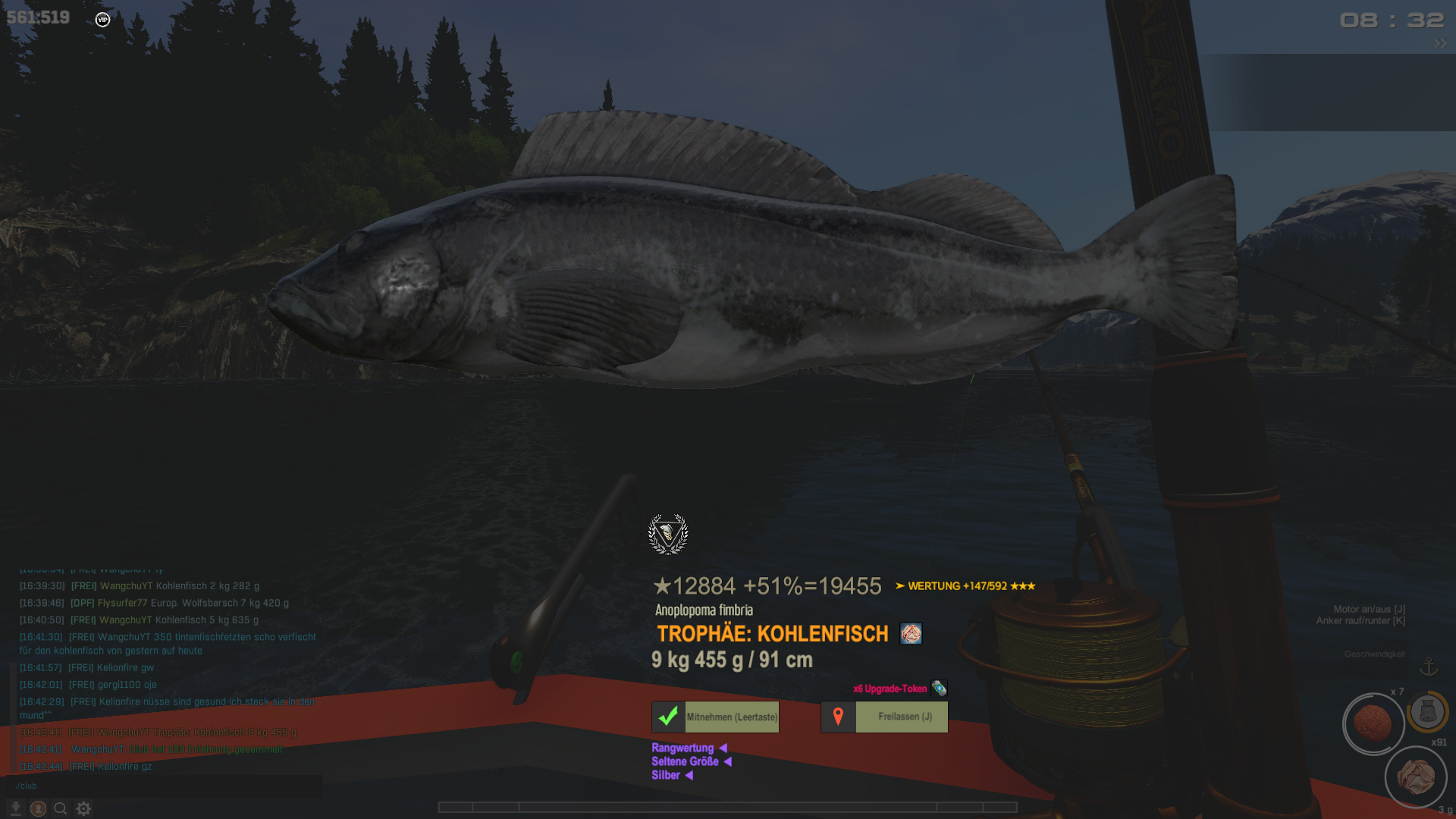Click the VIP badge icon
Image resolution: width=1456 pixels, height=819 pixels.
coord(103,20)
